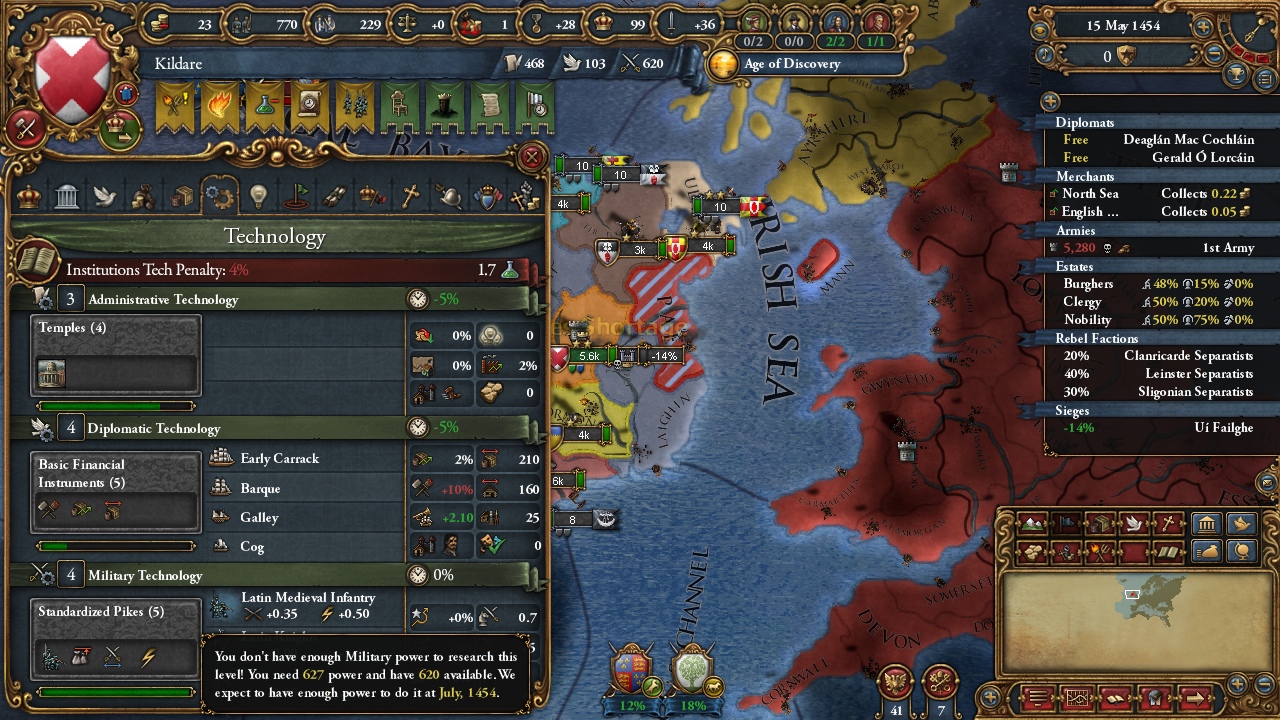Expand the outliner options at bottom right
Screen dimensions: 1280x720
click(1196, 698)
